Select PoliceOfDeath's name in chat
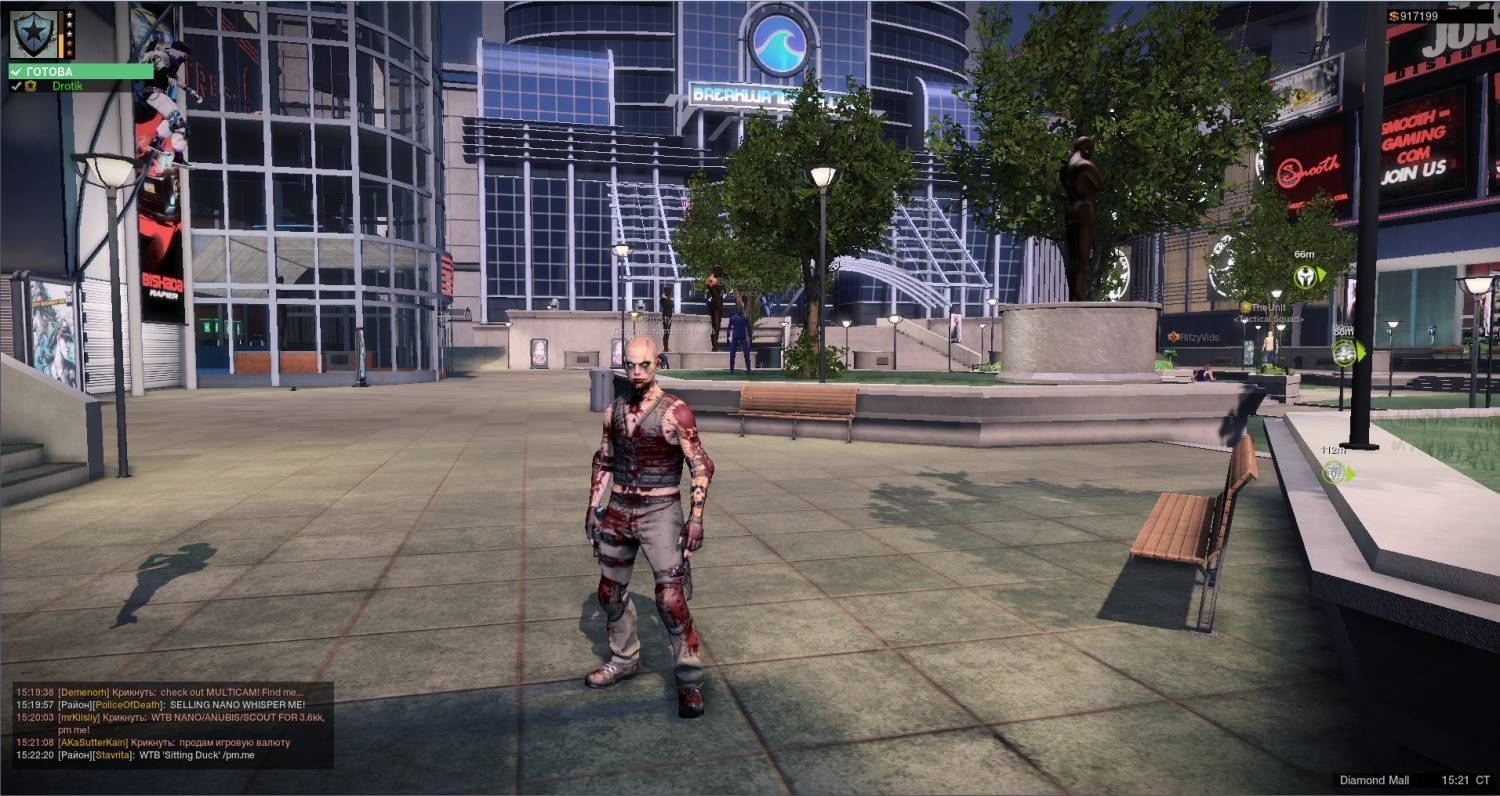Image resolution: width=1500 pixels, height=796 pixels. (128, 705)
